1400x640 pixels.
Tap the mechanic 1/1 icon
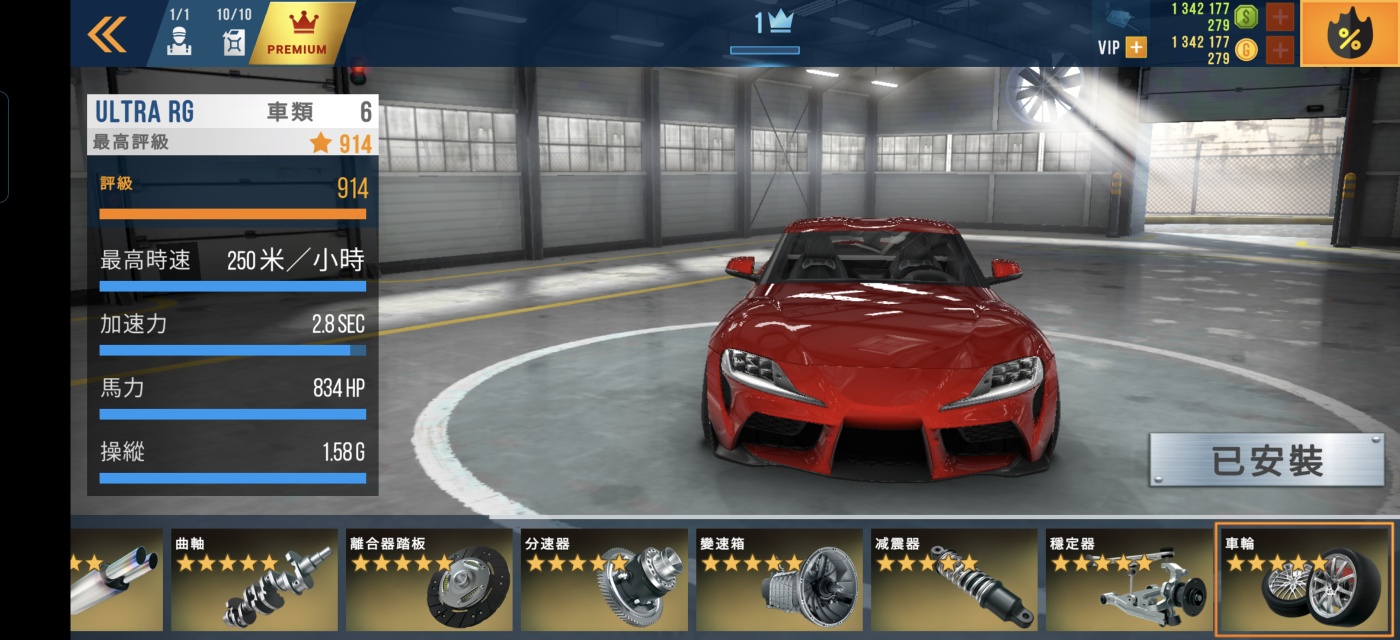coord(179,33)
